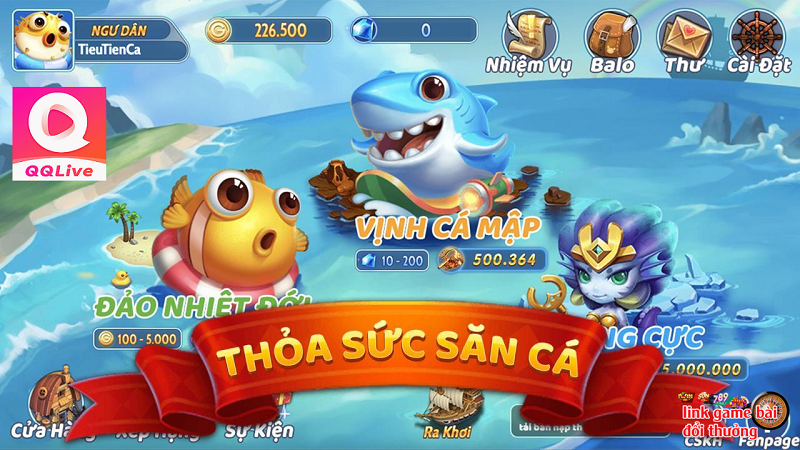Open the Balo backpack

click(611, 40)
